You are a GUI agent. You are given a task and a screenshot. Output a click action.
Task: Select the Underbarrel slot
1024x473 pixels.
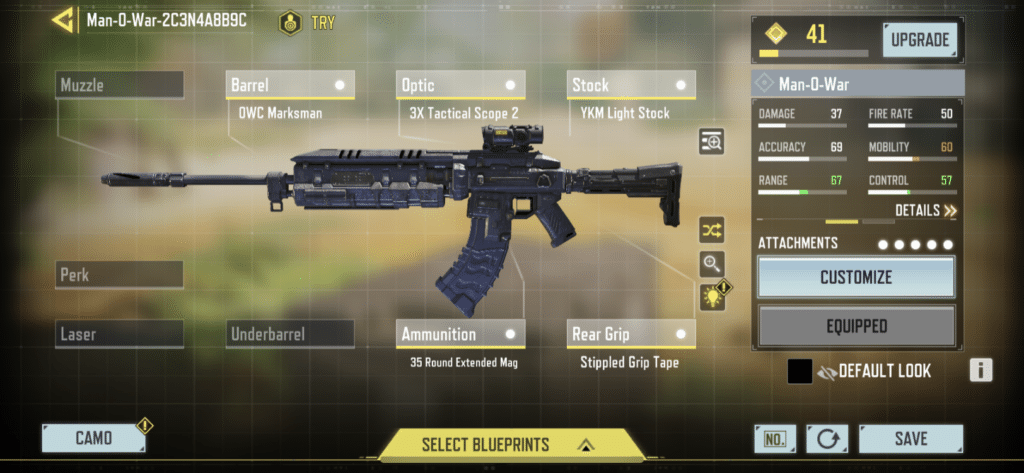coord(290,334)
